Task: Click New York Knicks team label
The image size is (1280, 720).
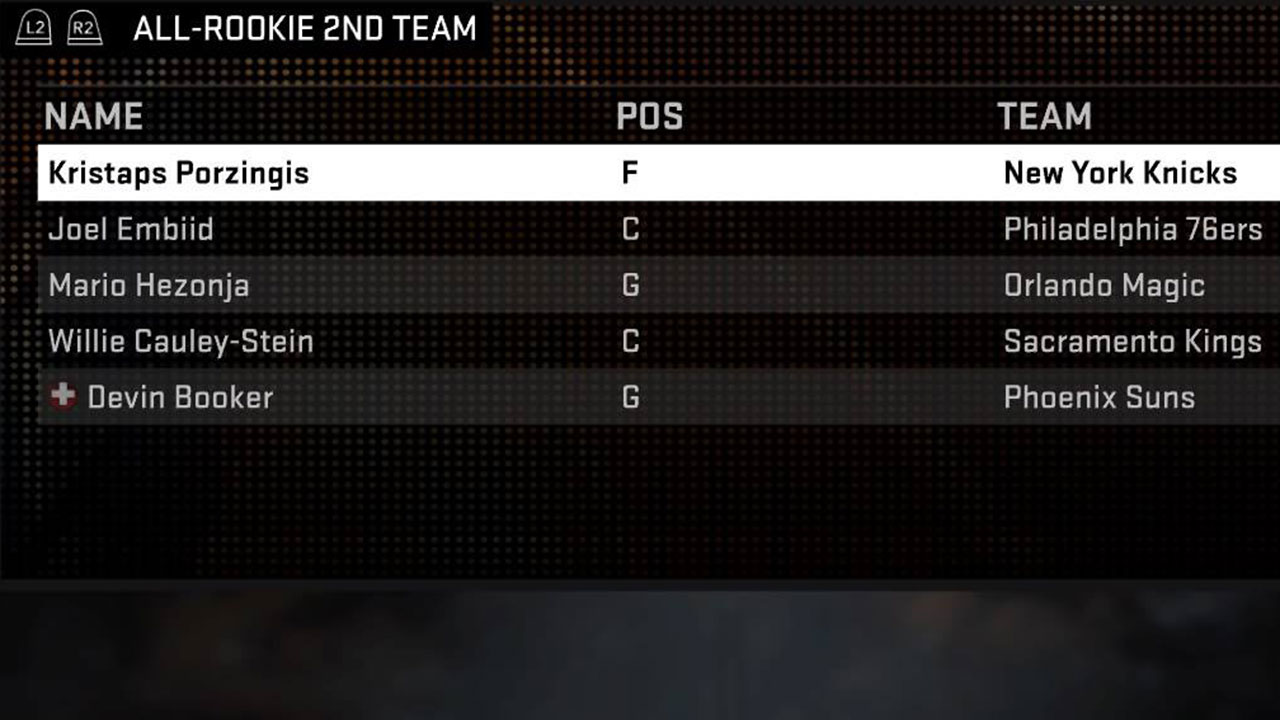Action: pyautogui.click(x=1122, y=172)
